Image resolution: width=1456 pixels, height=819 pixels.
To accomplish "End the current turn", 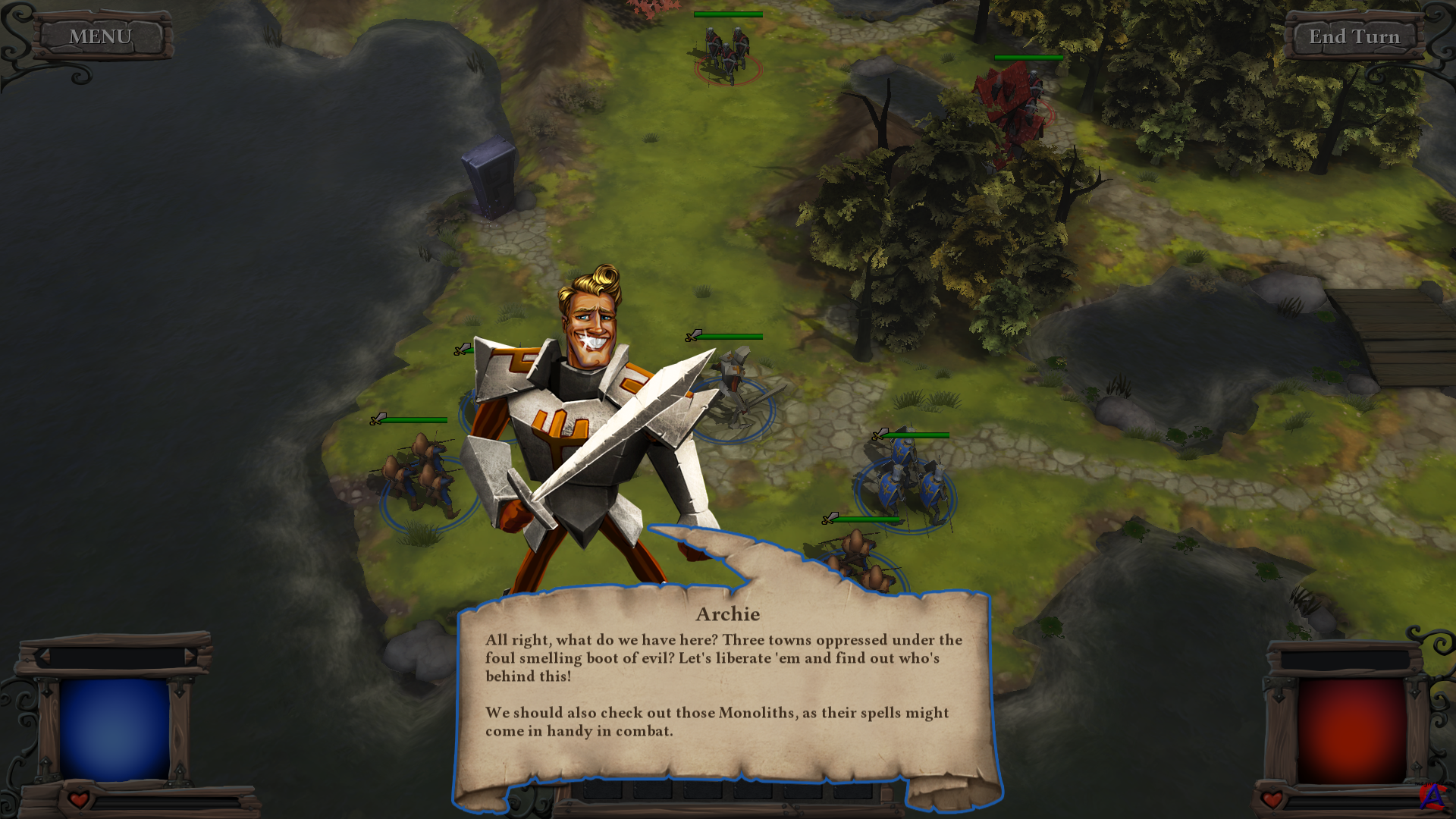I will [1354, 36].
